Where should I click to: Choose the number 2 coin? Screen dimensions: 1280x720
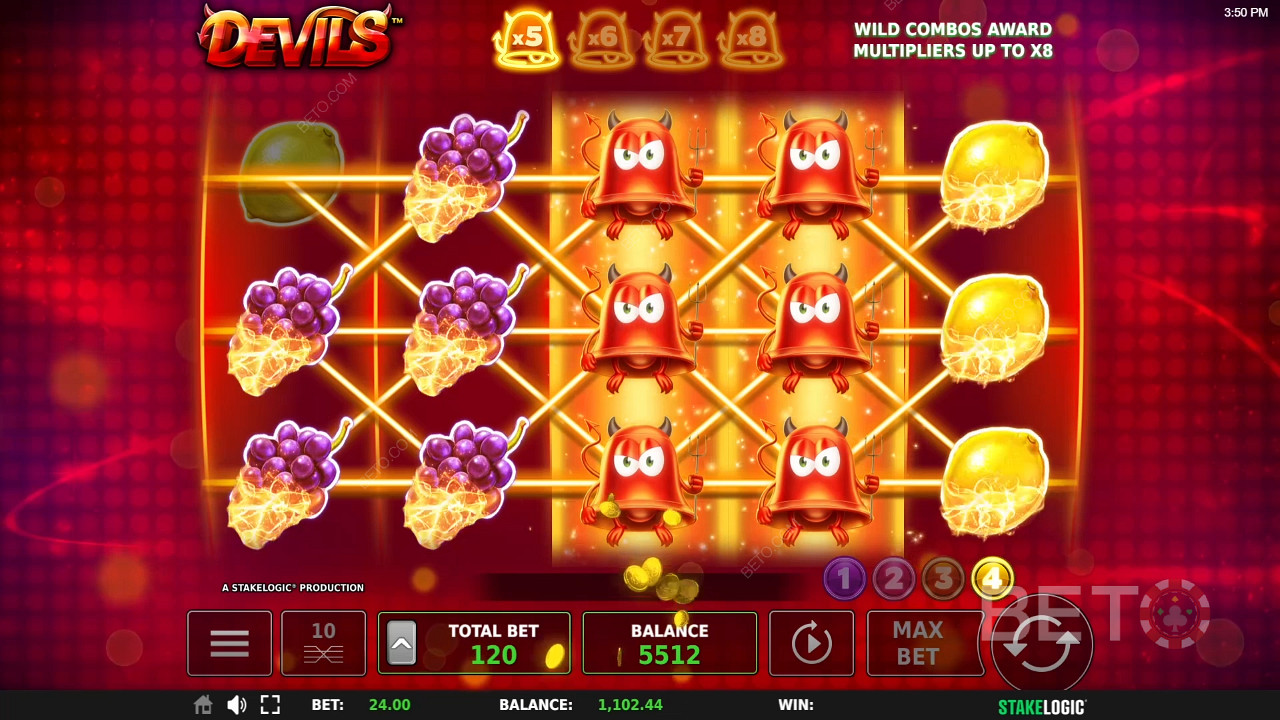coord(893,578)
